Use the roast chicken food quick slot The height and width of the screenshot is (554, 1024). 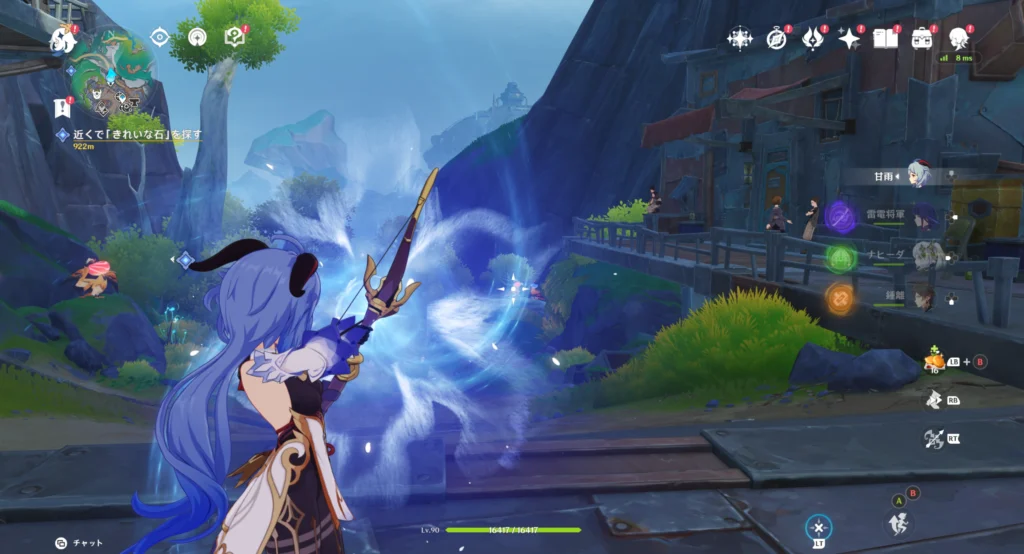coord(933,361)
